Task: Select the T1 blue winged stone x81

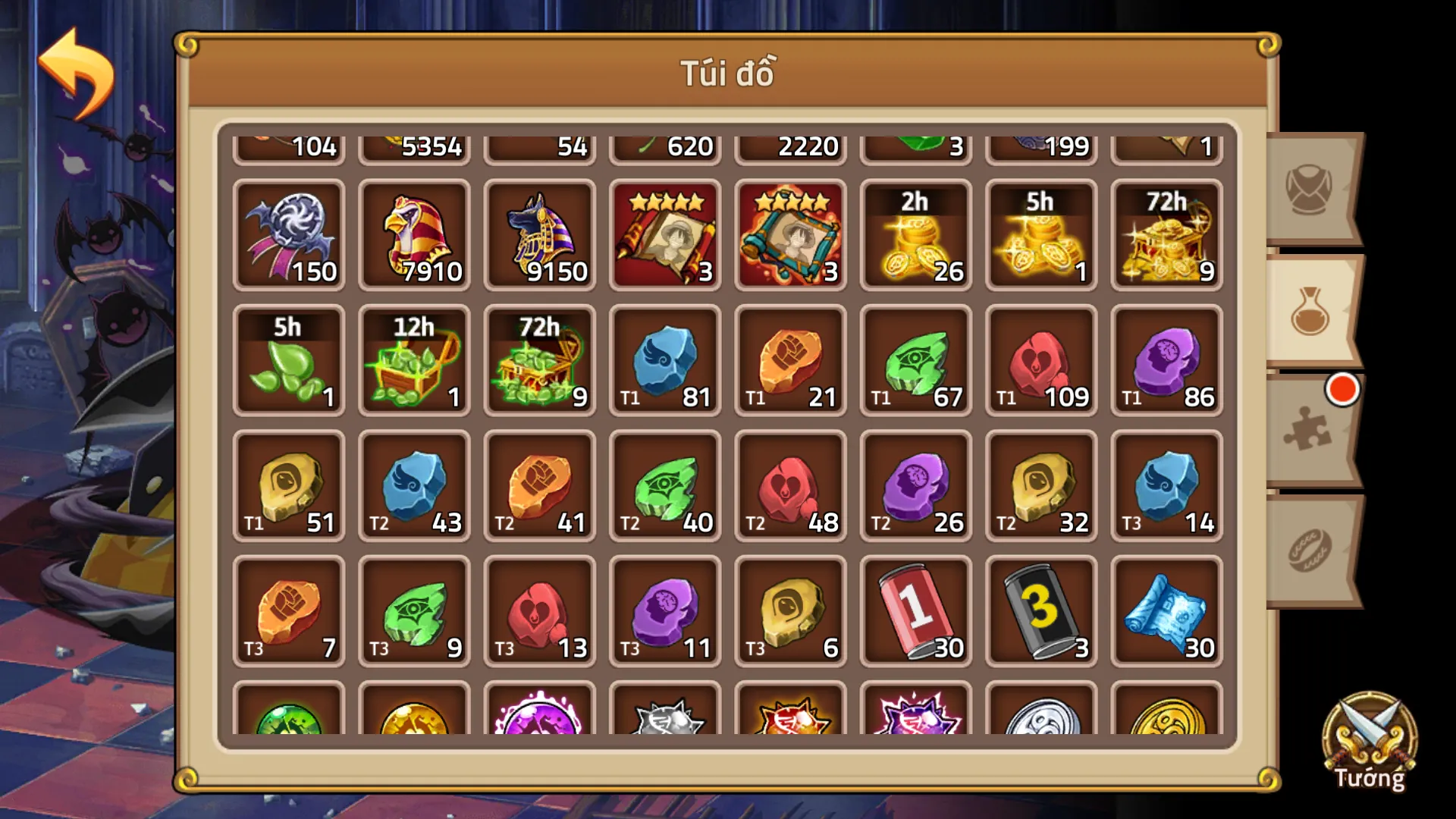Action: [665, 360]
